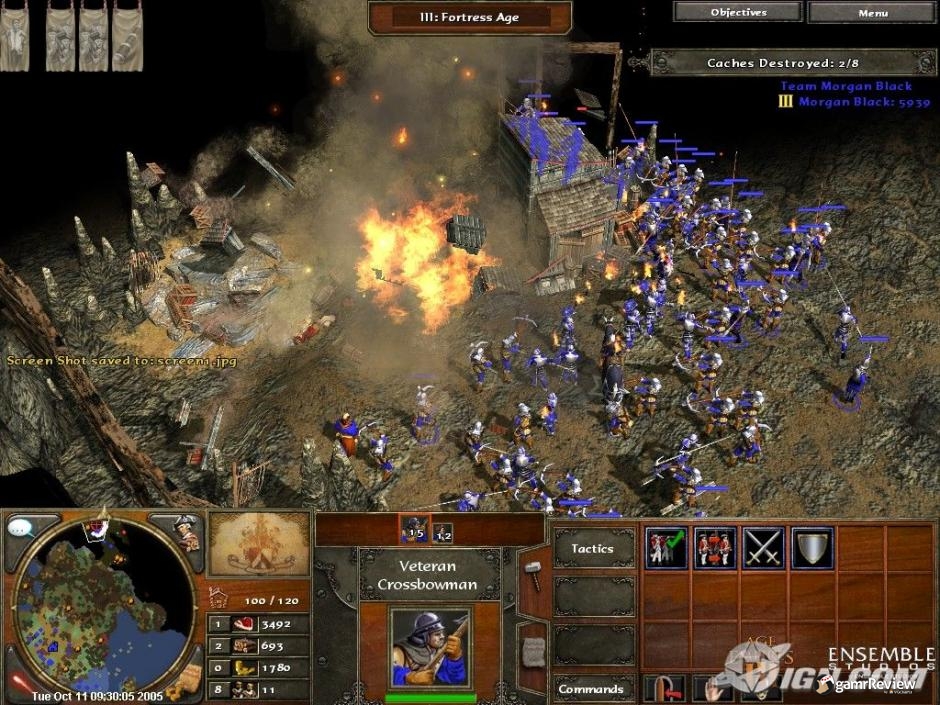Select the red arrows stagger formation
The width and height of the screenshot is (940, 705).
[714, 548]
